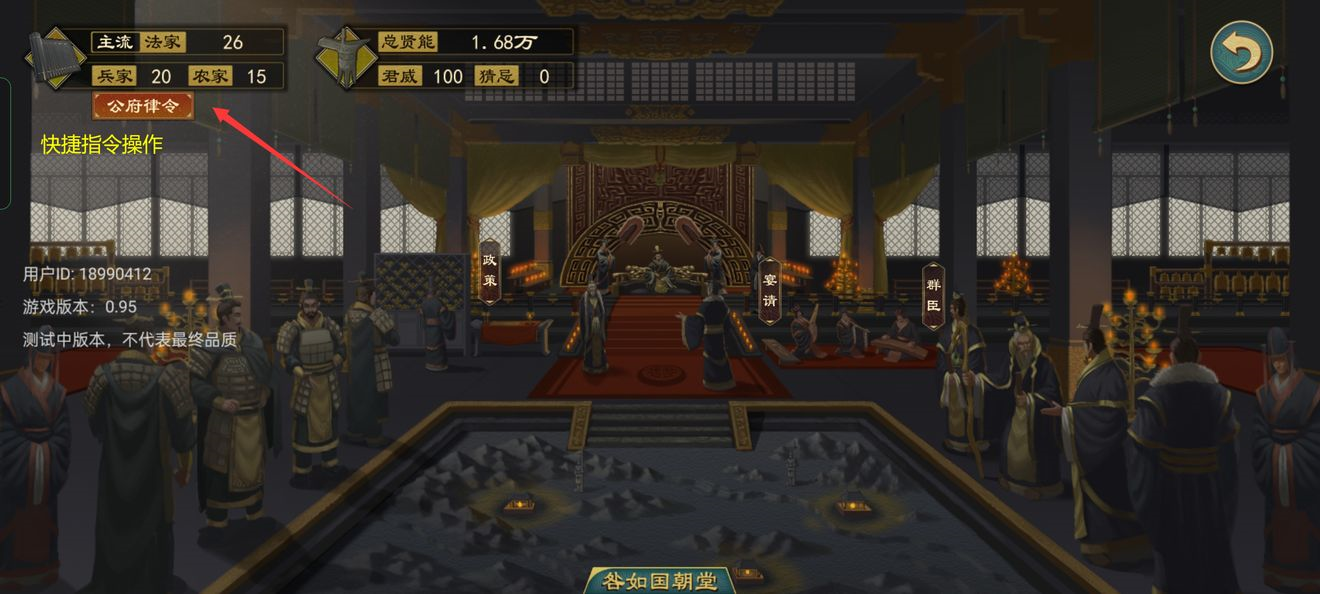Open the 群臣 ministers banner
This screenshot has width=1320, height=594.
tap(933, 295)
